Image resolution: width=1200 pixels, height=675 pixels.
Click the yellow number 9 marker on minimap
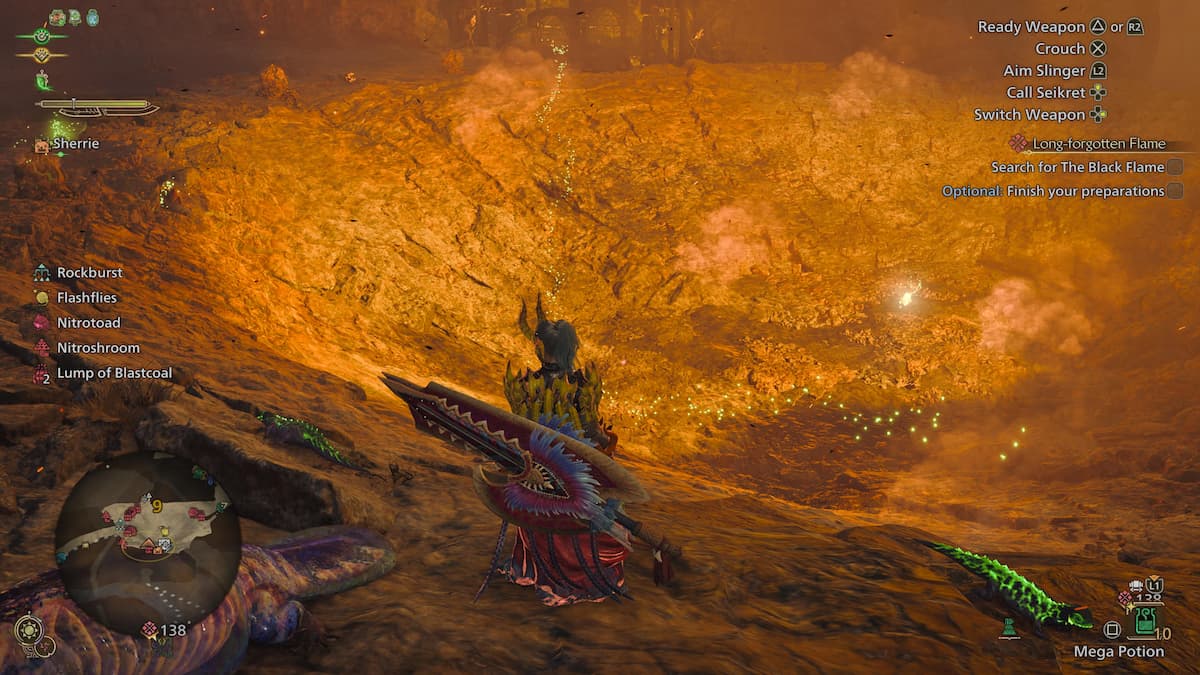[x=157, y=506]
